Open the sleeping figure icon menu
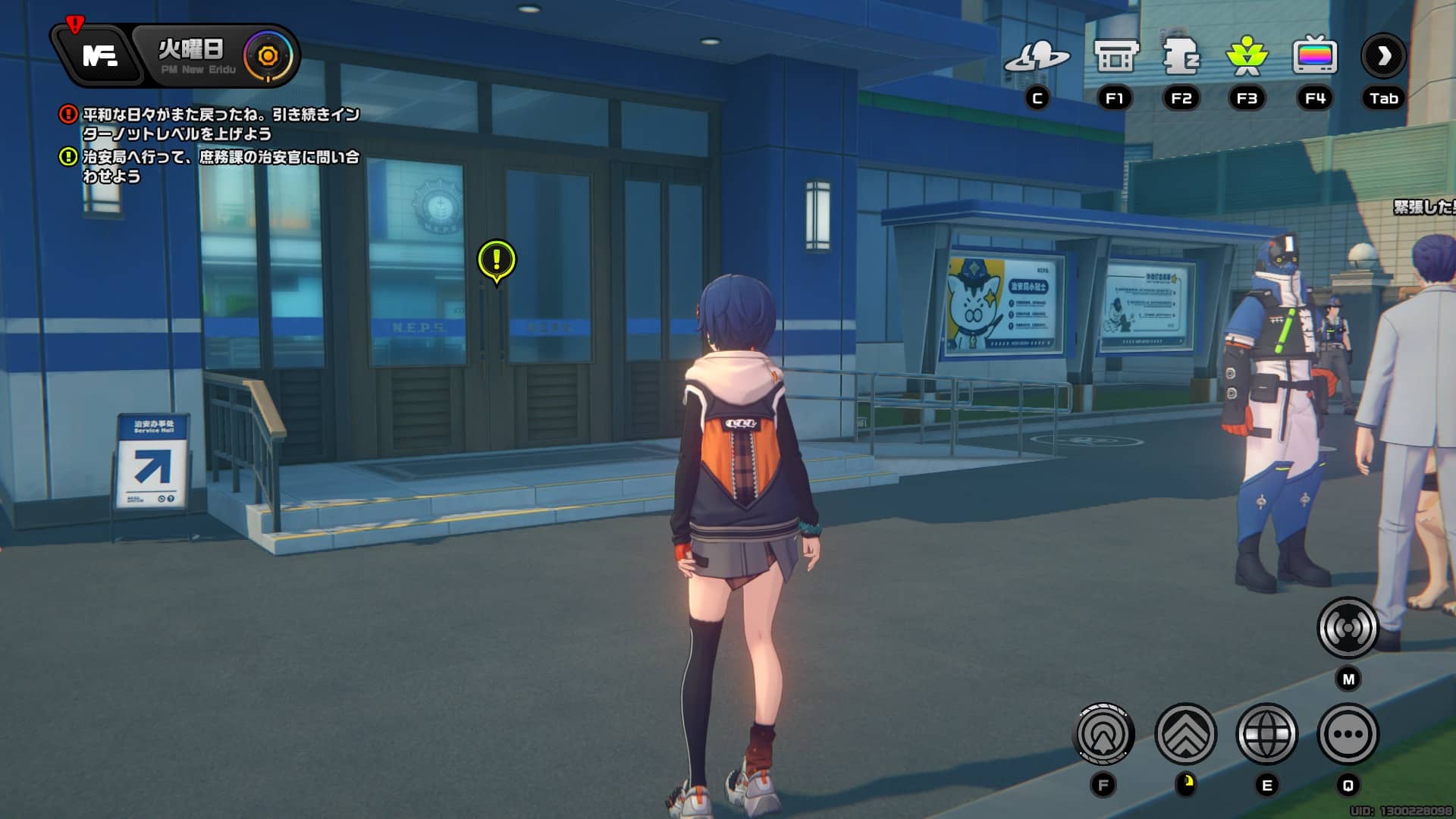This screenshot has width=1456, height=819. (x=1181, y=57)
